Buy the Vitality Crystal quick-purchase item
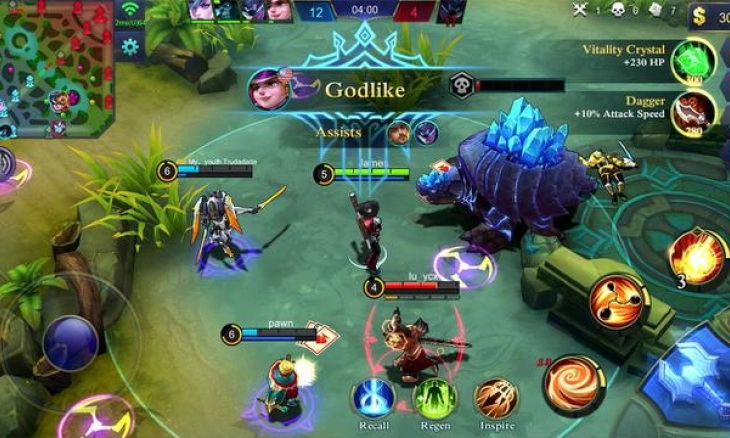 694,62
